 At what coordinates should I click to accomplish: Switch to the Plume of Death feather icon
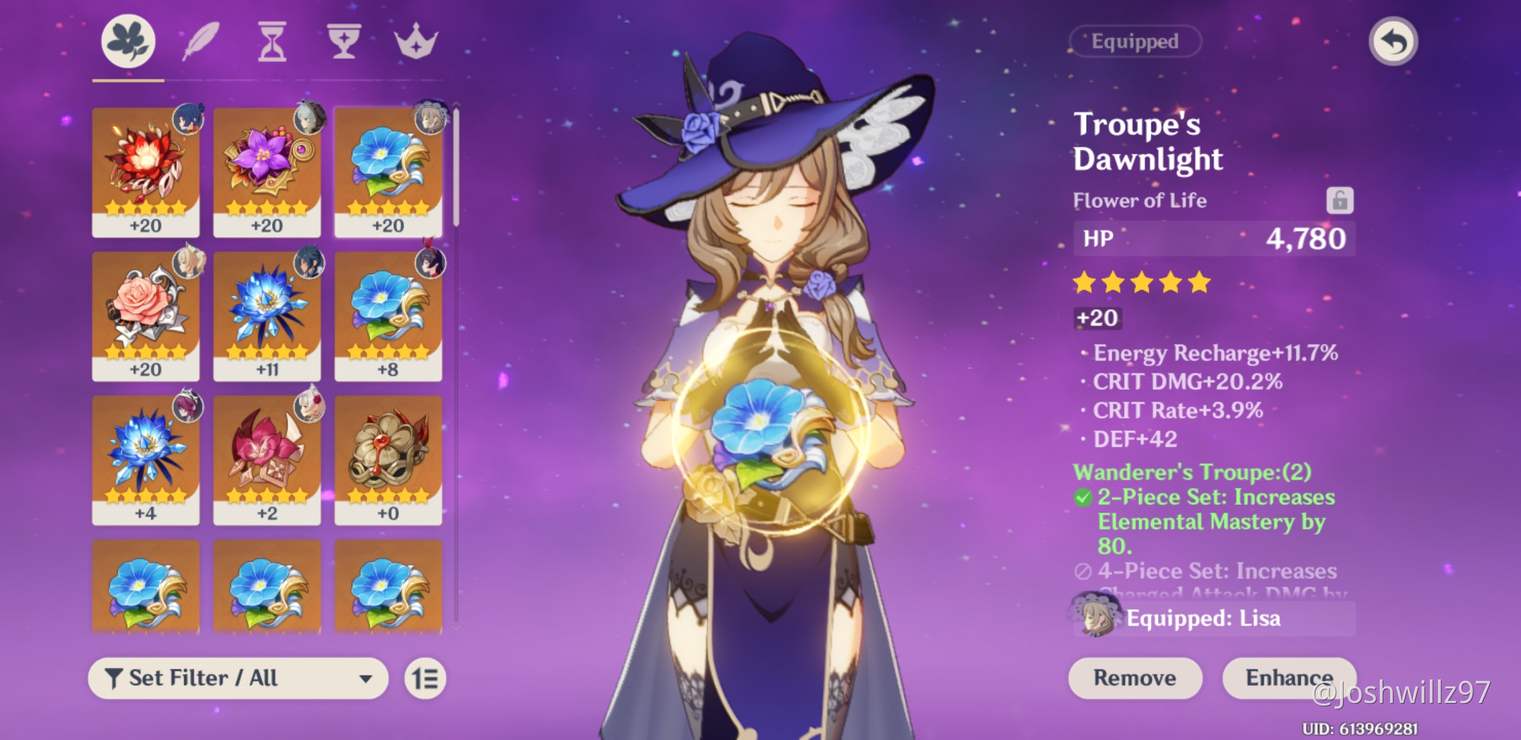[x=198, y=41]
